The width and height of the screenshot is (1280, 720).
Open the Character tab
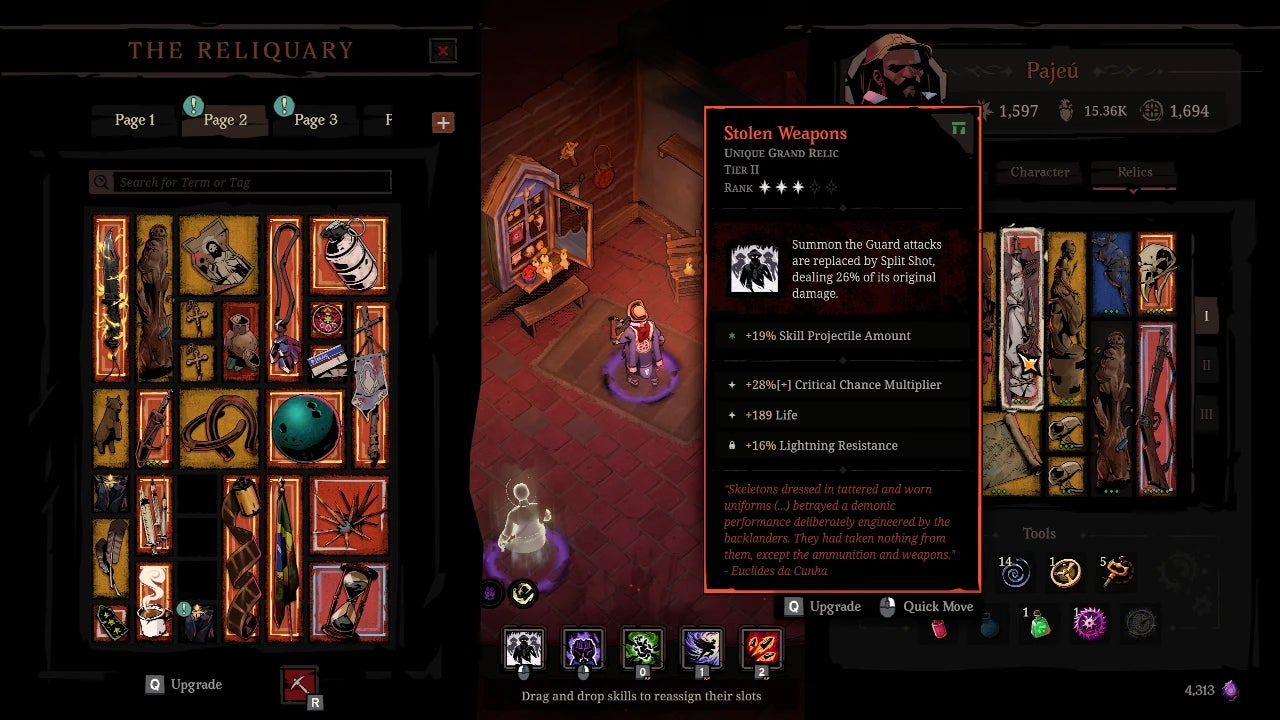1039,172
